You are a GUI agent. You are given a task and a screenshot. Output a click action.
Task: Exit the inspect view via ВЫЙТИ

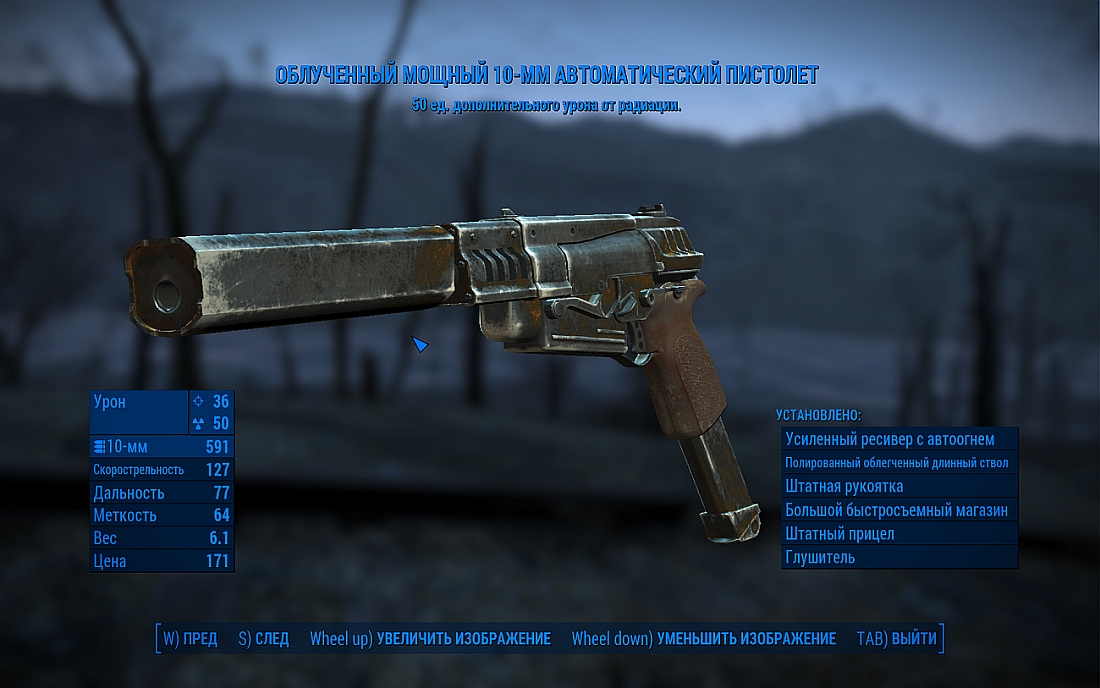click(x=897, y=639)
